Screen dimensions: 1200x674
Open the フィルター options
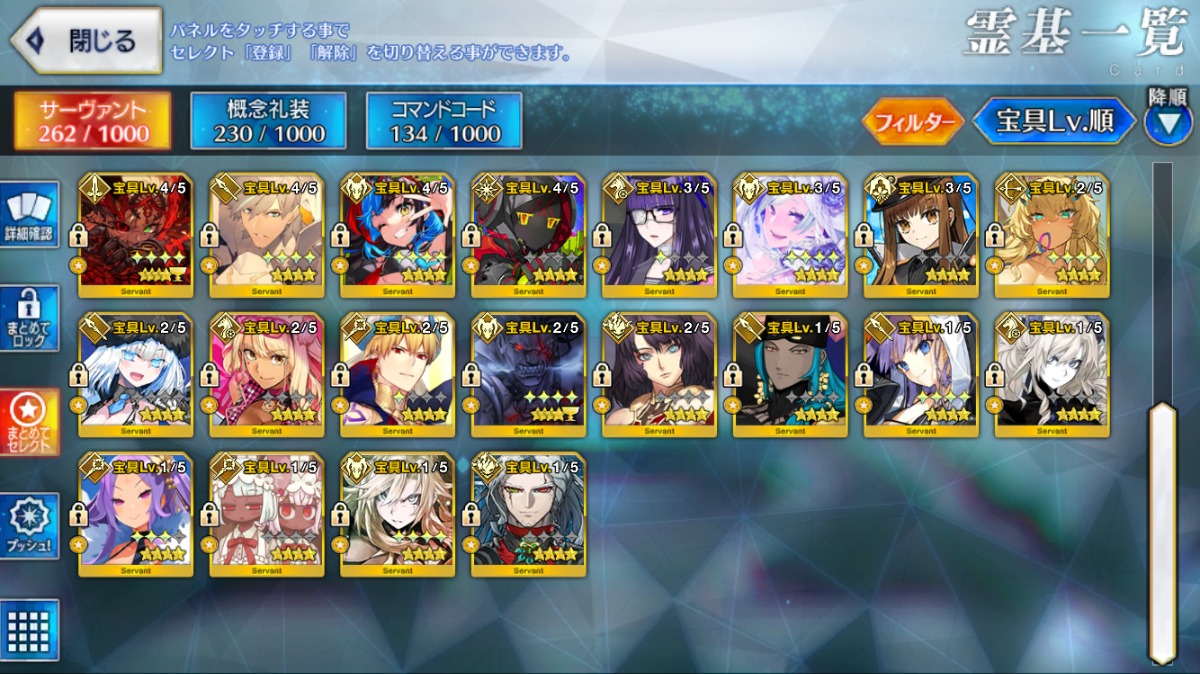coord(911,122)
